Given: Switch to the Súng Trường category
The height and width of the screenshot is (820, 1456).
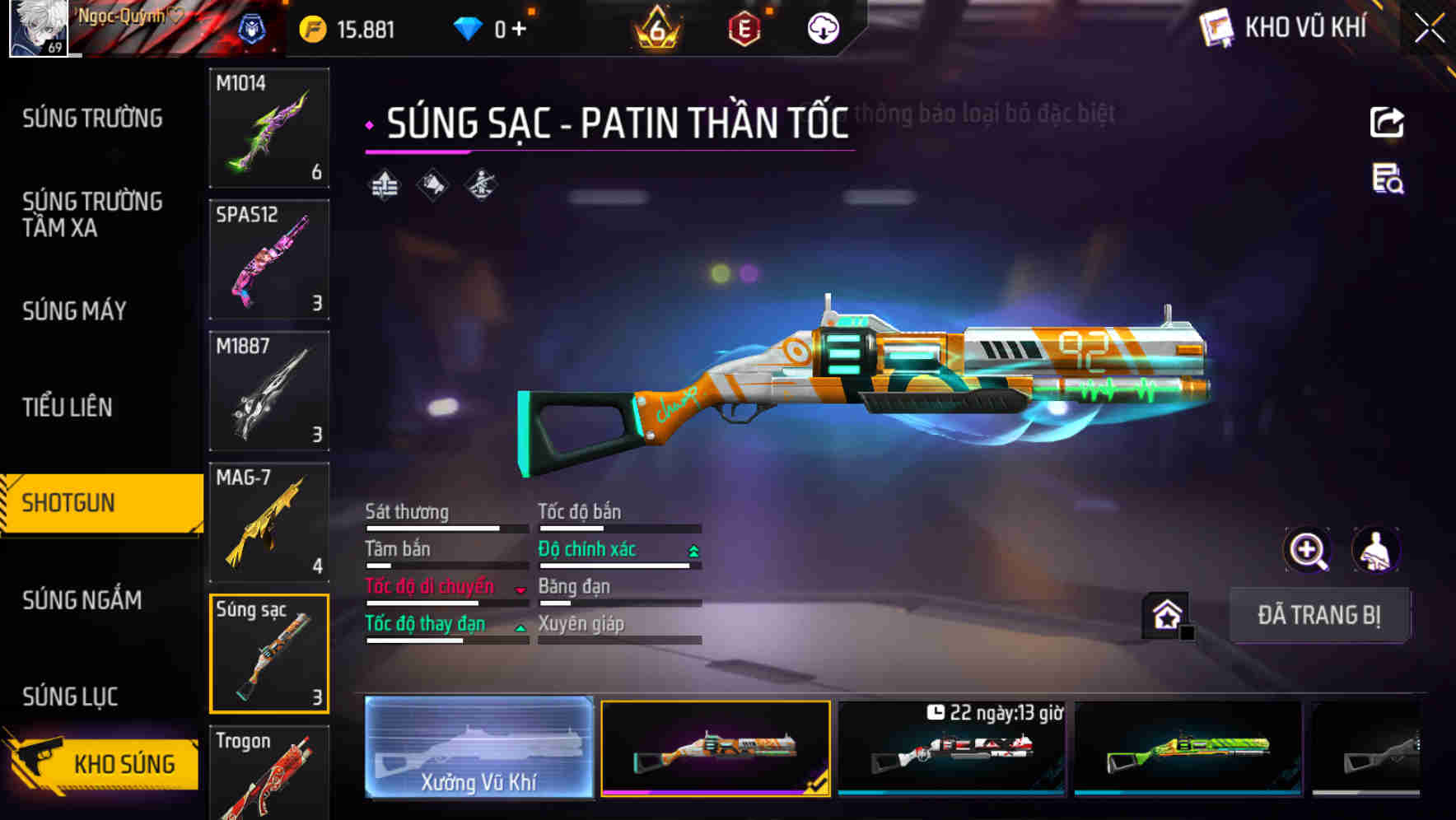Looking at the screenshot, I should 92,119.
